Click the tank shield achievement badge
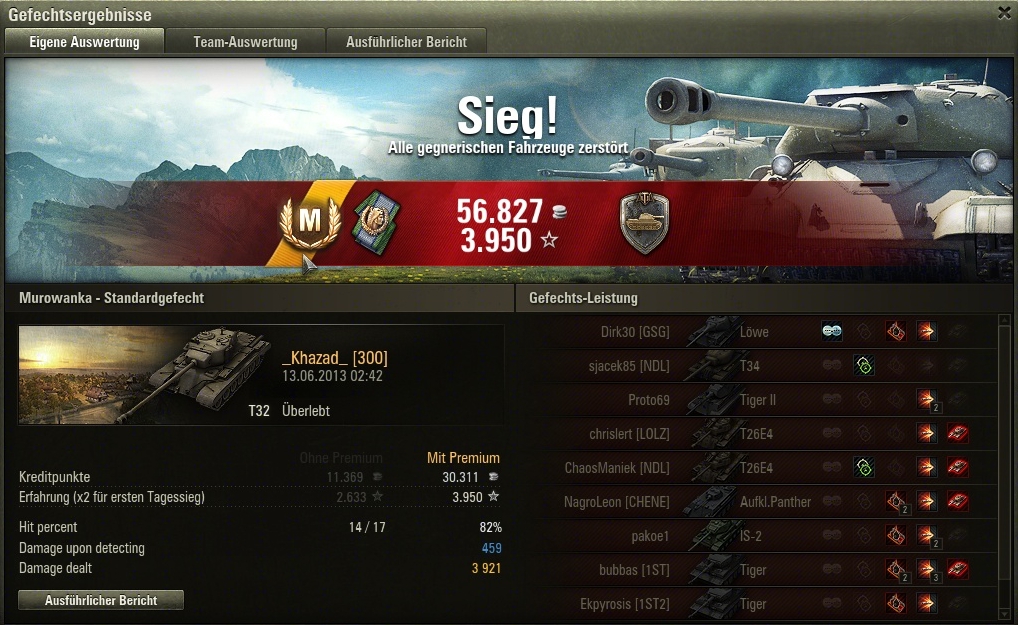 (644, 224)
